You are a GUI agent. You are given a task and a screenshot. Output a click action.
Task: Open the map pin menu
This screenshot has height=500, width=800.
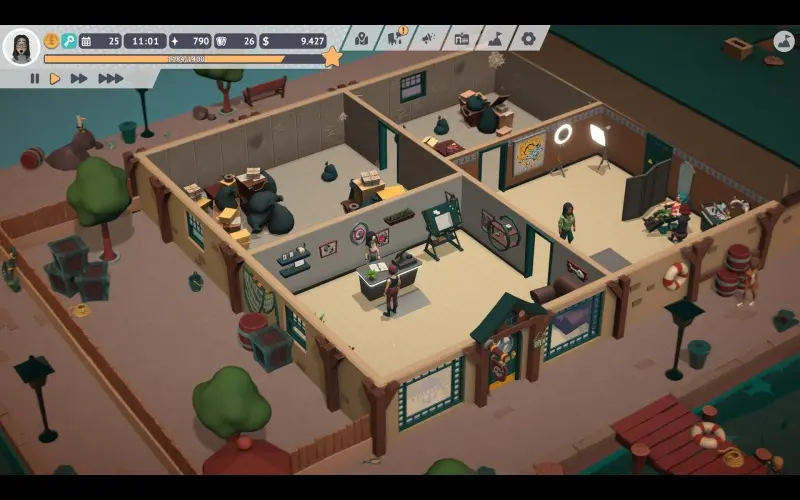pos(361,39)
